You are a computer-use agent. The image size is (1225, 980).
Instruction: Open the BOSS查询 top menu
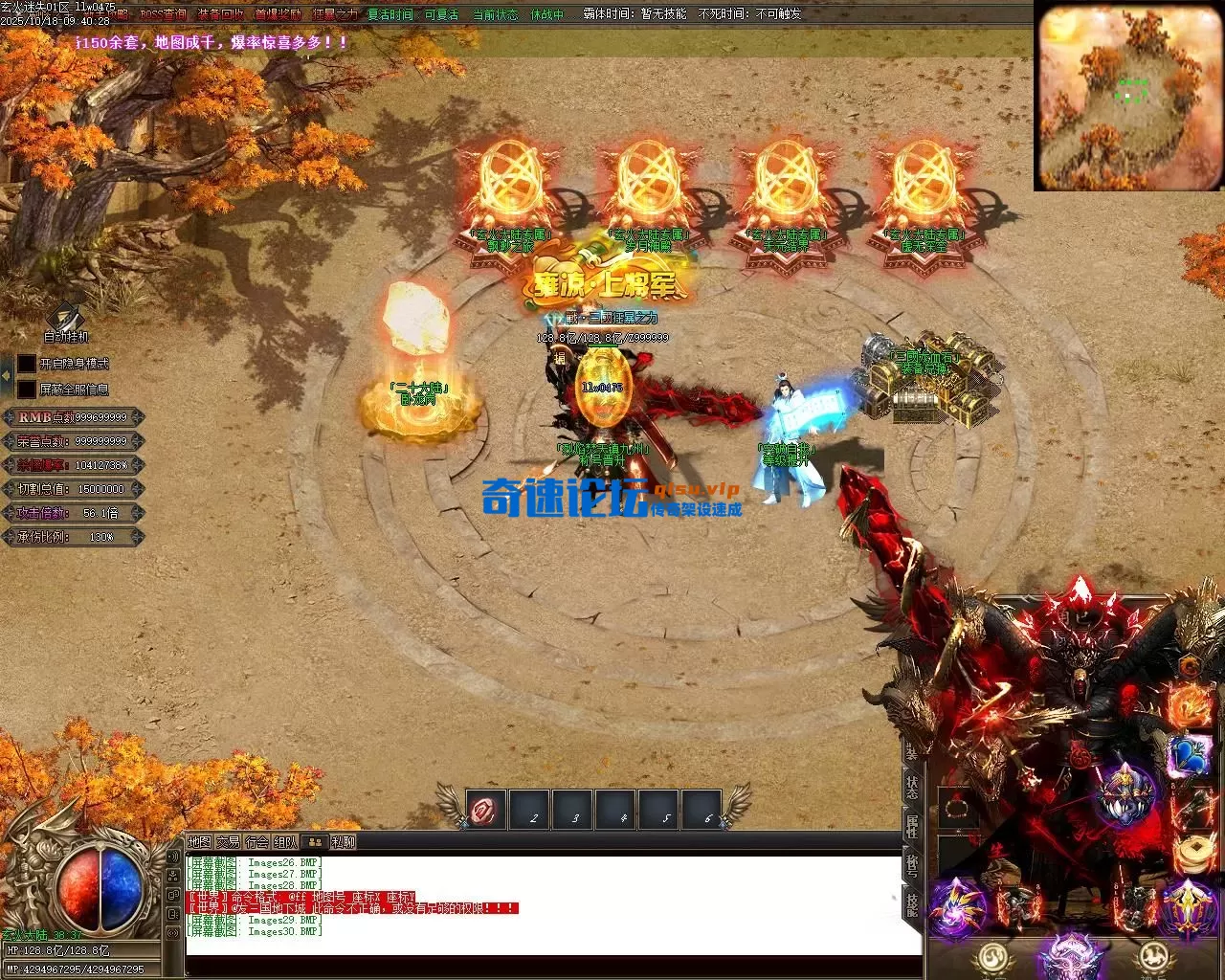(x=164, y=14)
